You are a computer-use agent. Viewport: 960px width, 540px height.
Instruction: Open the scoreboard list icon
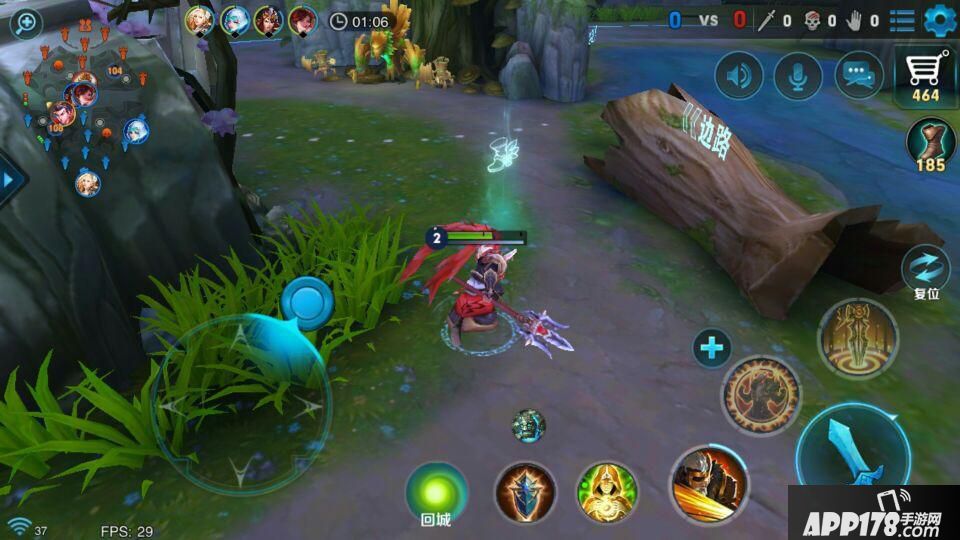click(x=902, y=20)
